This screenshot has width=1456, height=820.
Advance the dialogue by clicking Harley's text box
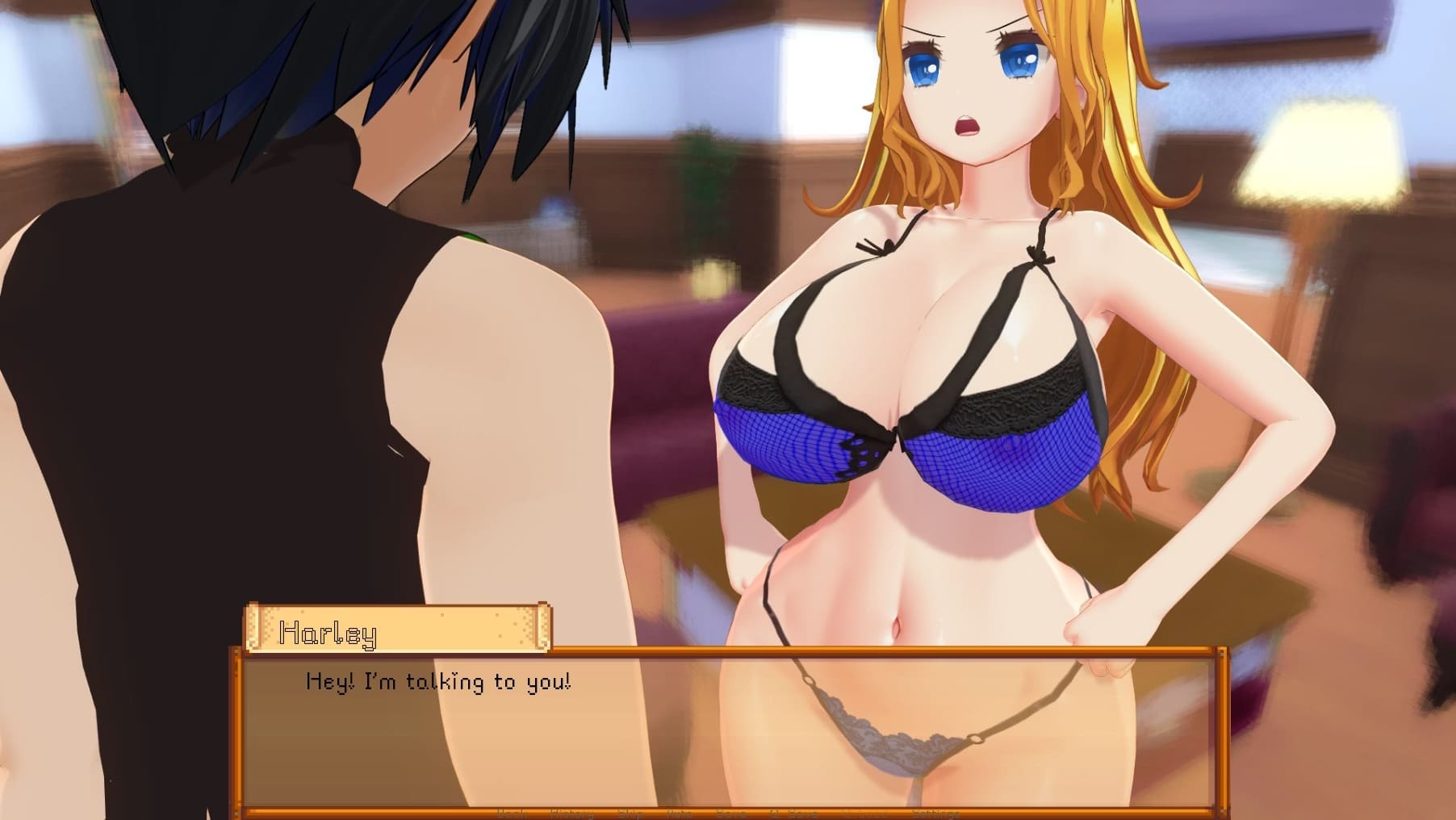click(x=726, y=726)
